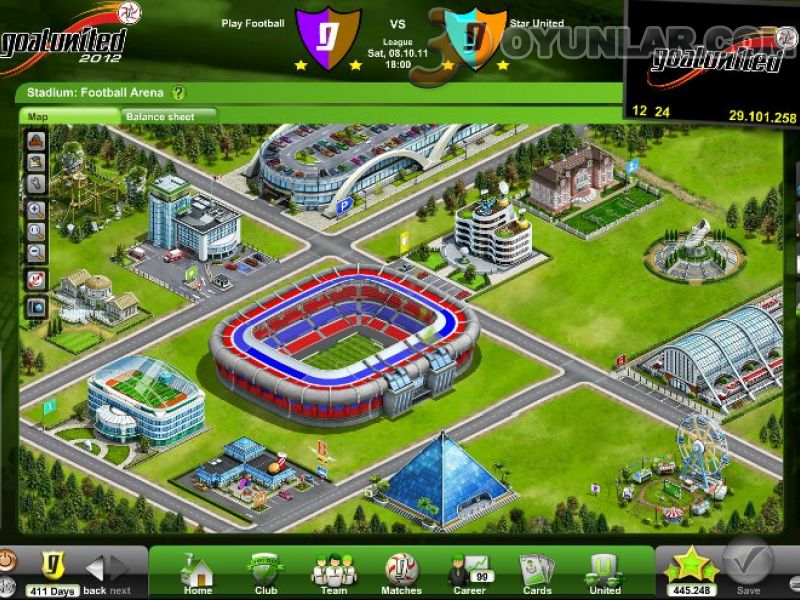
Task: Select the Map tab
Action: [38, 116]
